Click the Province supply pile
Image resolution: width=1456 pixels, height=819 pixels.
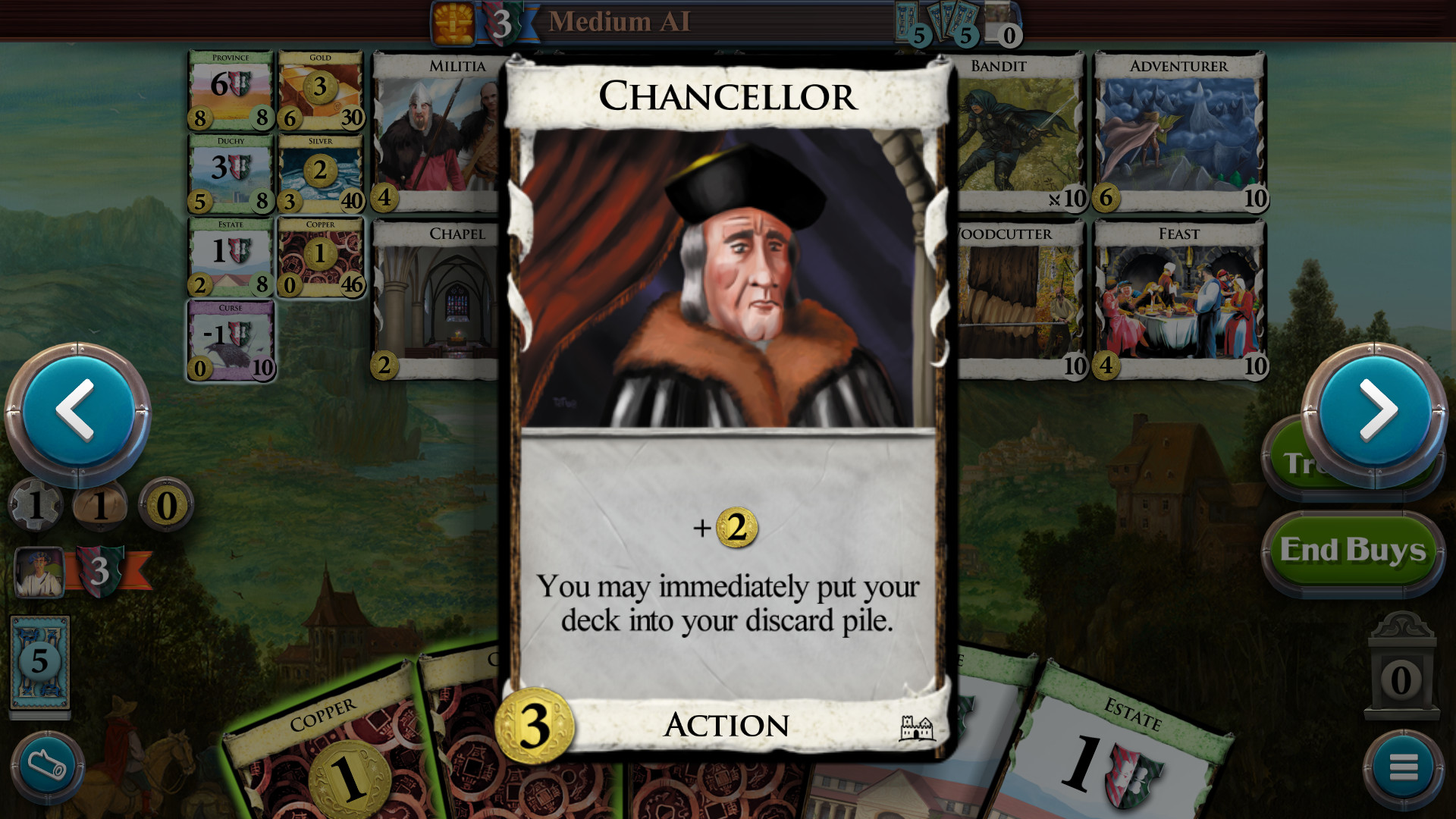[231, 89]
